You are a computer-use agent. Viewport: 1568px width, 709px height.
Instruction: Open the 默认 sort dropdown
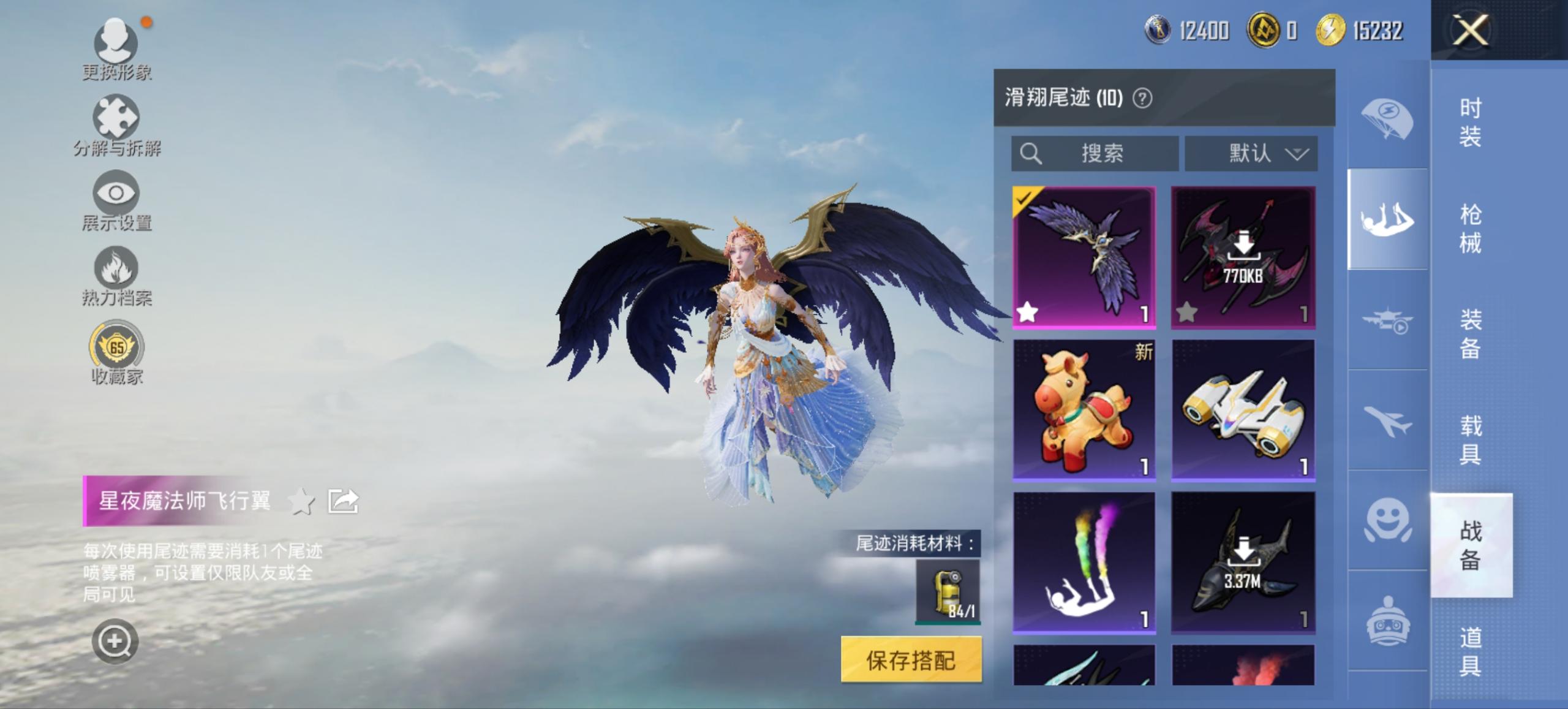[x=1251, y=154]
